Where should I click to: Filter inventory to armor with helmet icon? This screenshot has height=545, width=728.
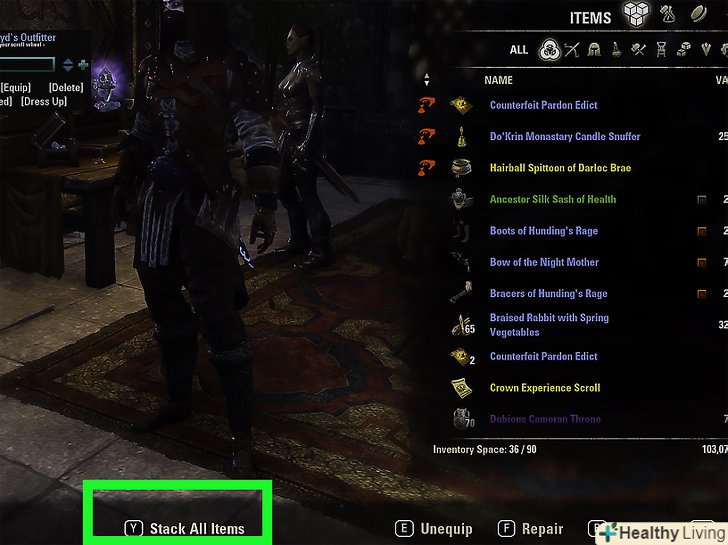[x=595, y=49]
